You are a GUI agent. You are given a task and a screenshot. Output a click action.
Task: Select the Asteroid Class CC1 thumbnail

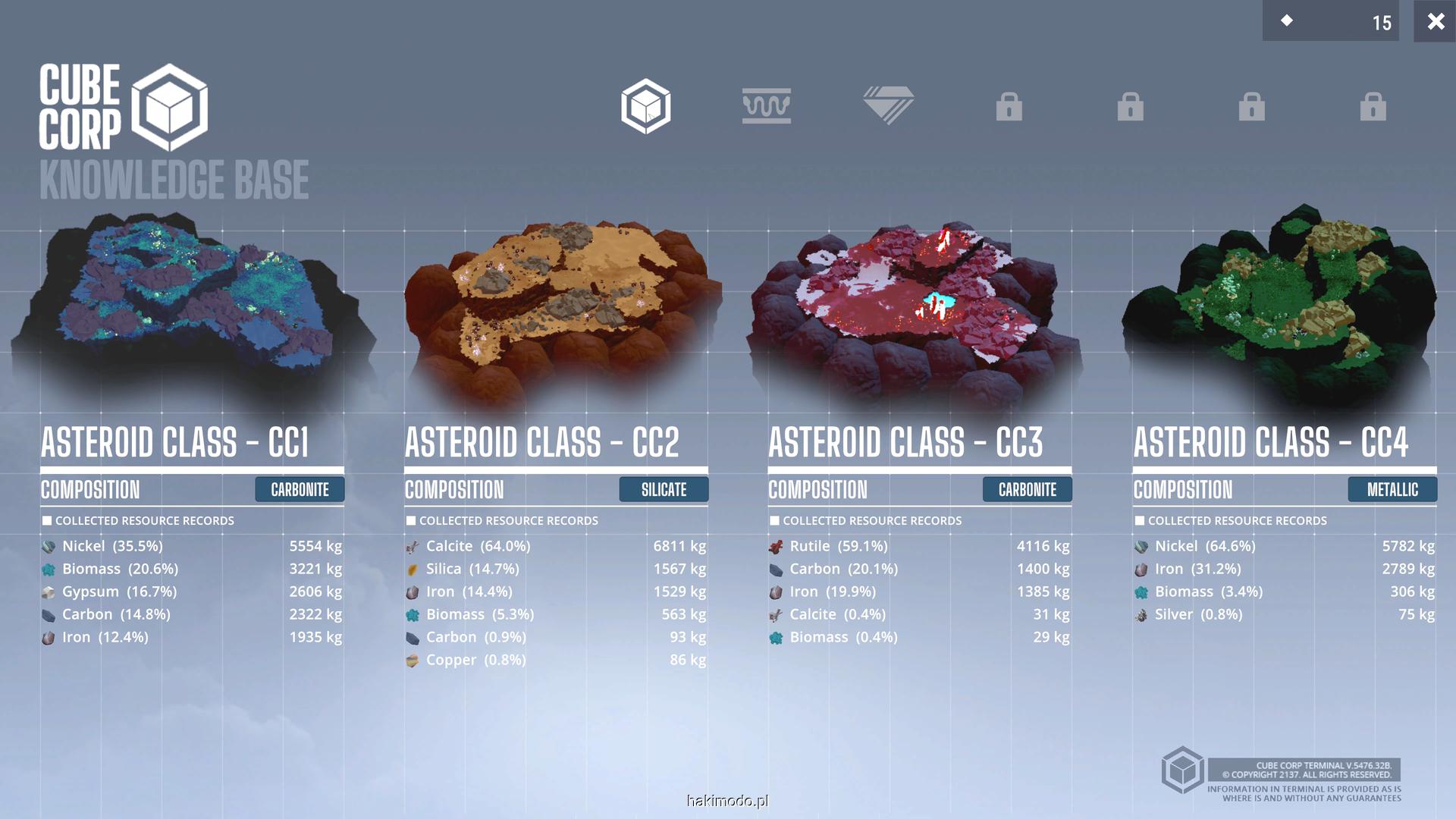point(193,303)
